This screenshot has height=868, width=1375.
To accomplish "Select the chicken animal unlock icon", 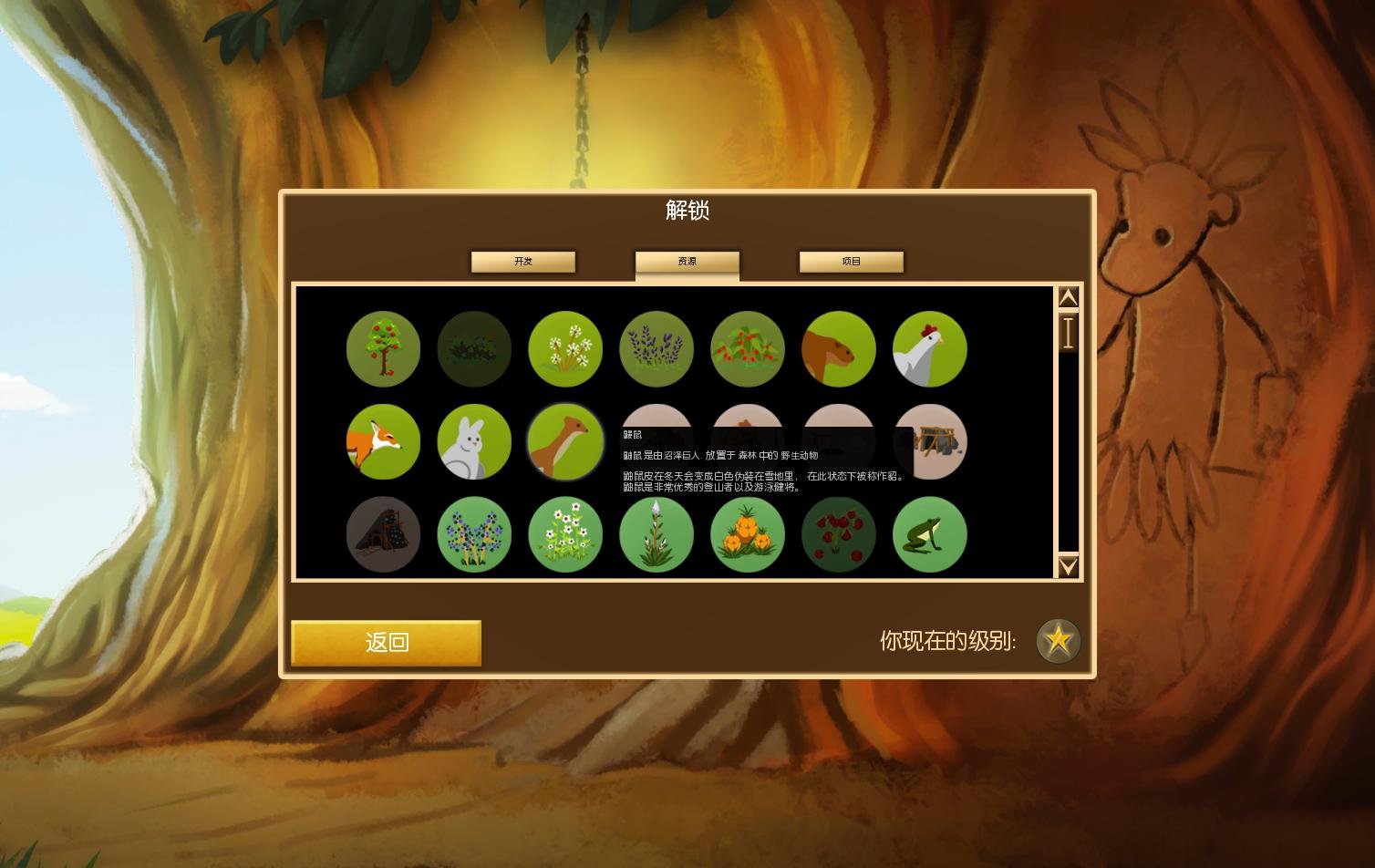I will pos(930,348).
